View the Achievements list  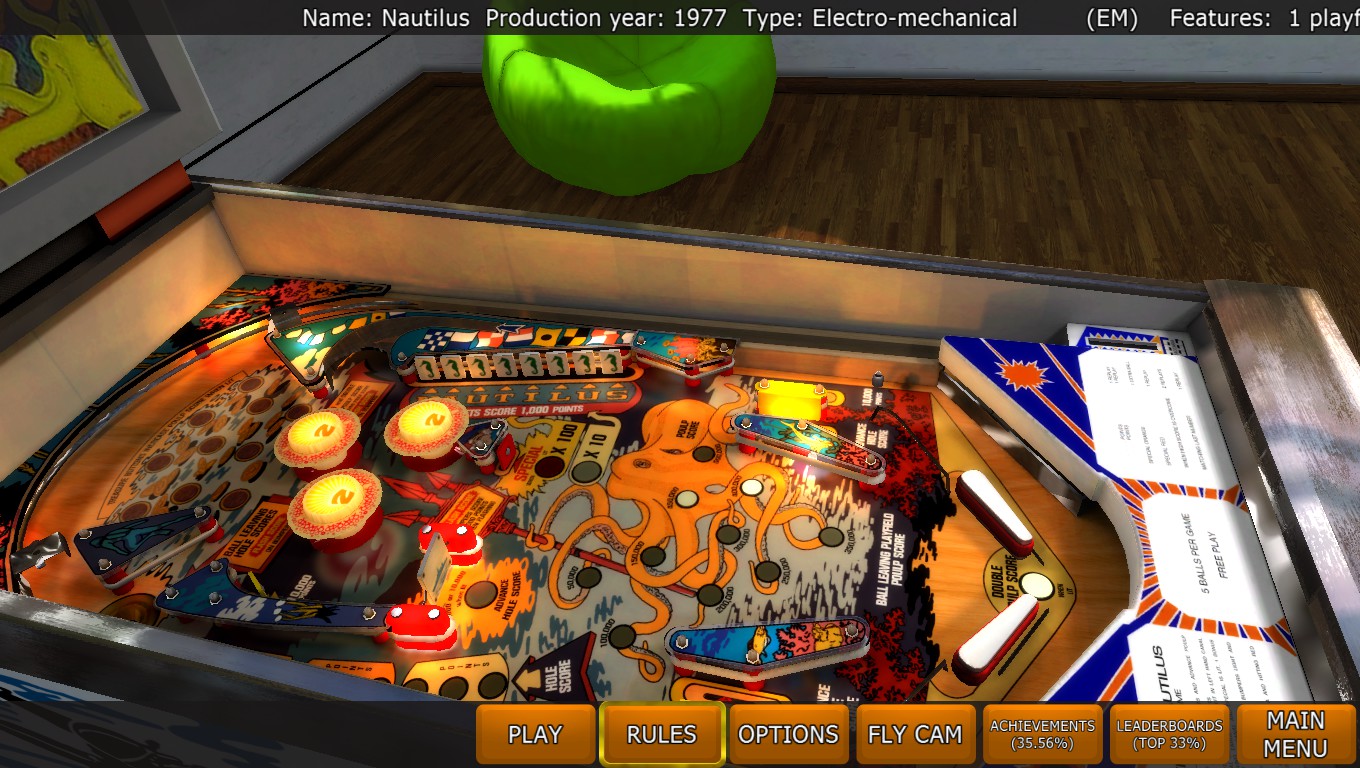[x=1042, y=735]
